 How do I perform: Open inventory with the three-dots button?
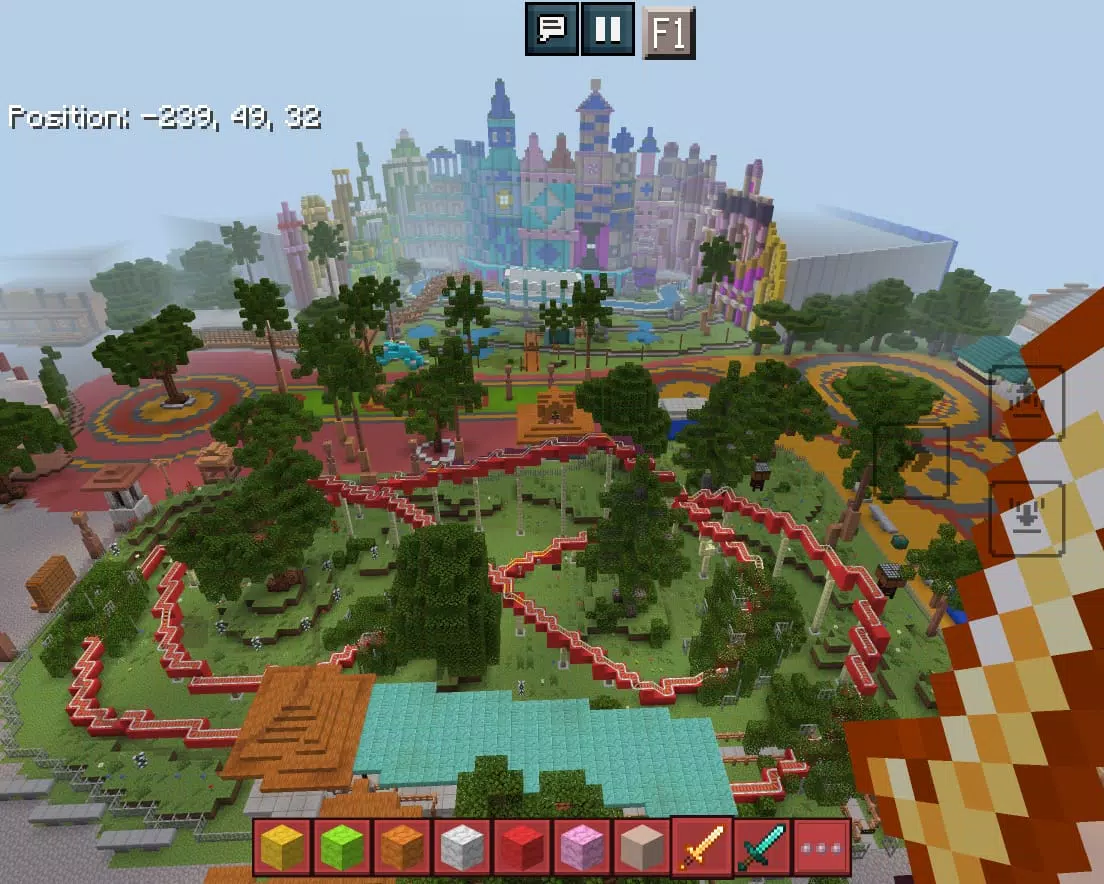(822, 847)
